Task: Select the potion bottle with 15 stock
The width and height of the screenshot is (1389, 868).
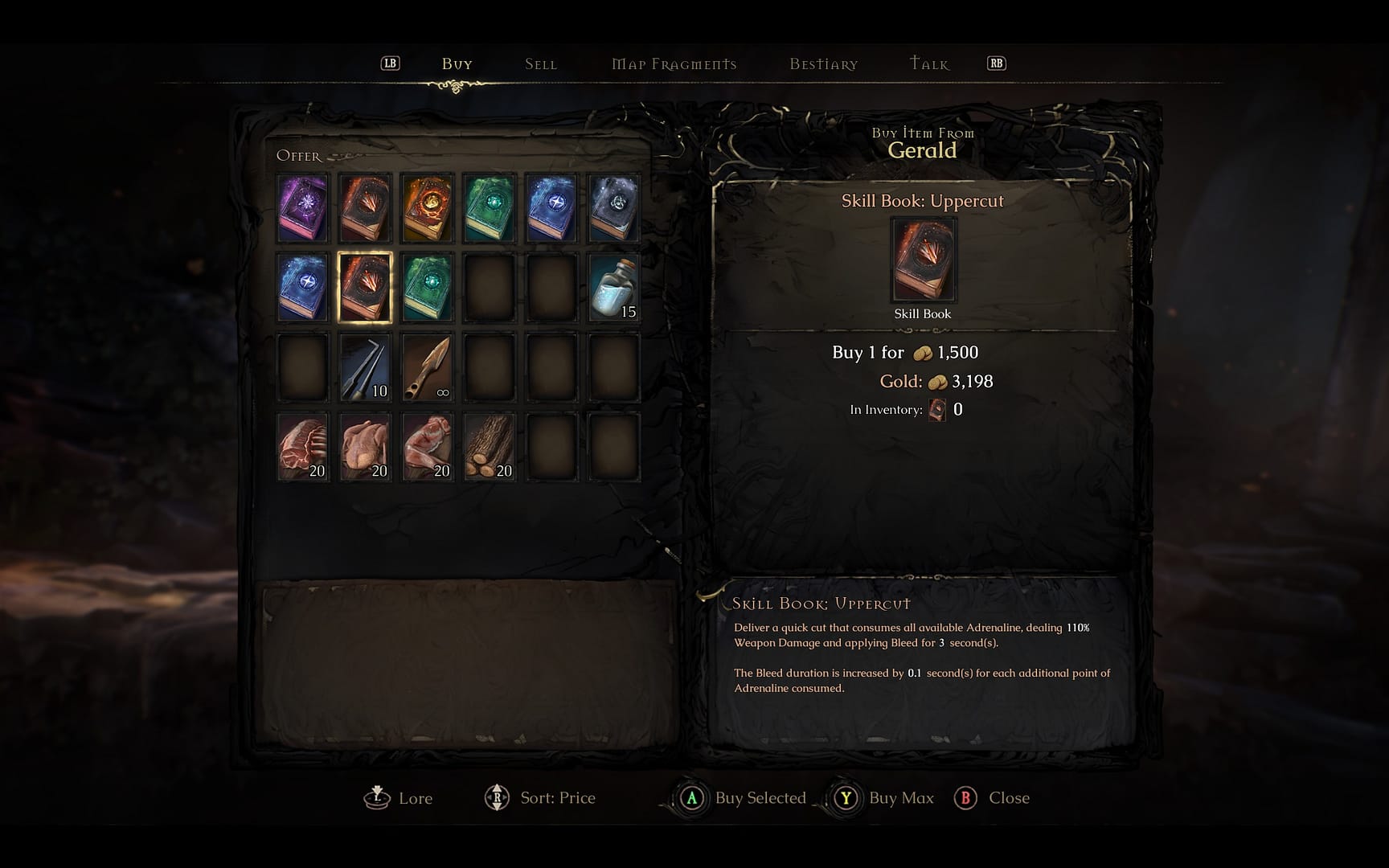Action: click(x=614, y=288)
